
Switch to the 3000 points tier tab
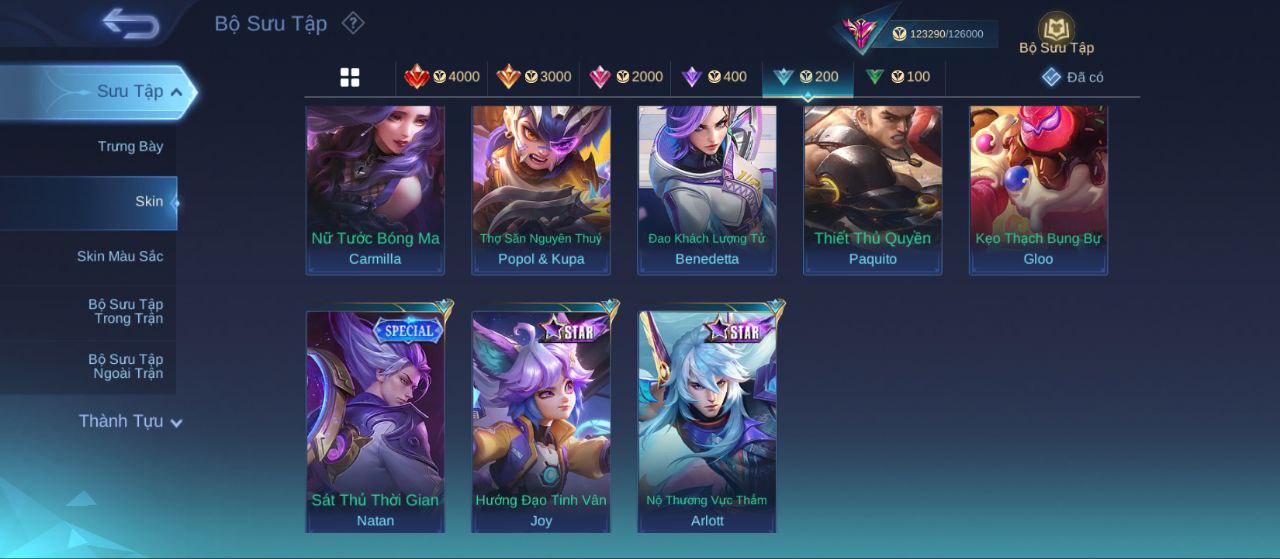point(534,77)
